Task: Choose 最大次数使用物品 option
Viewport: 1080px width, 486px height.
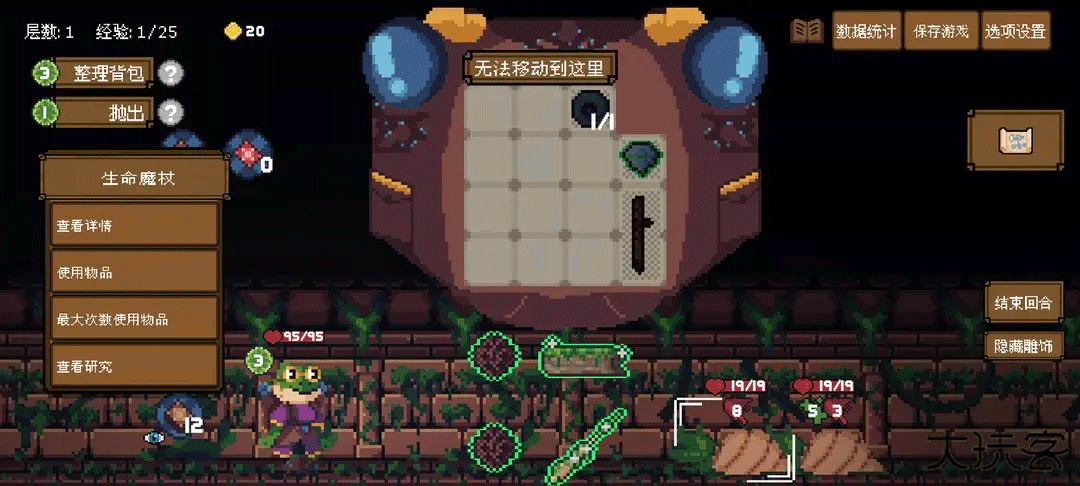Action: pyautogui.click(x=134, y=320)
